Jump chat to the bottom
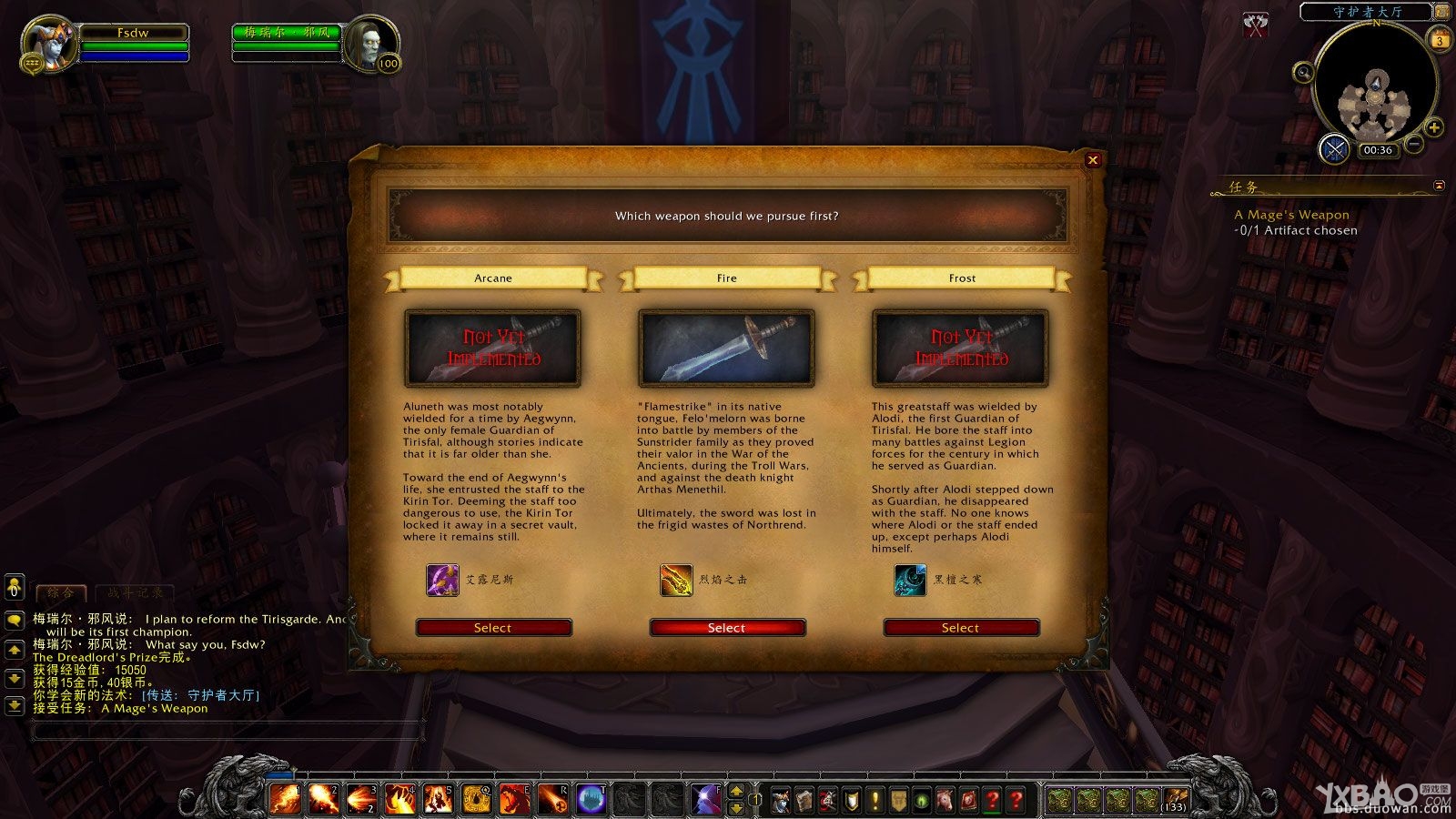Screen dimensions: 1456x819 pos(15,704)
